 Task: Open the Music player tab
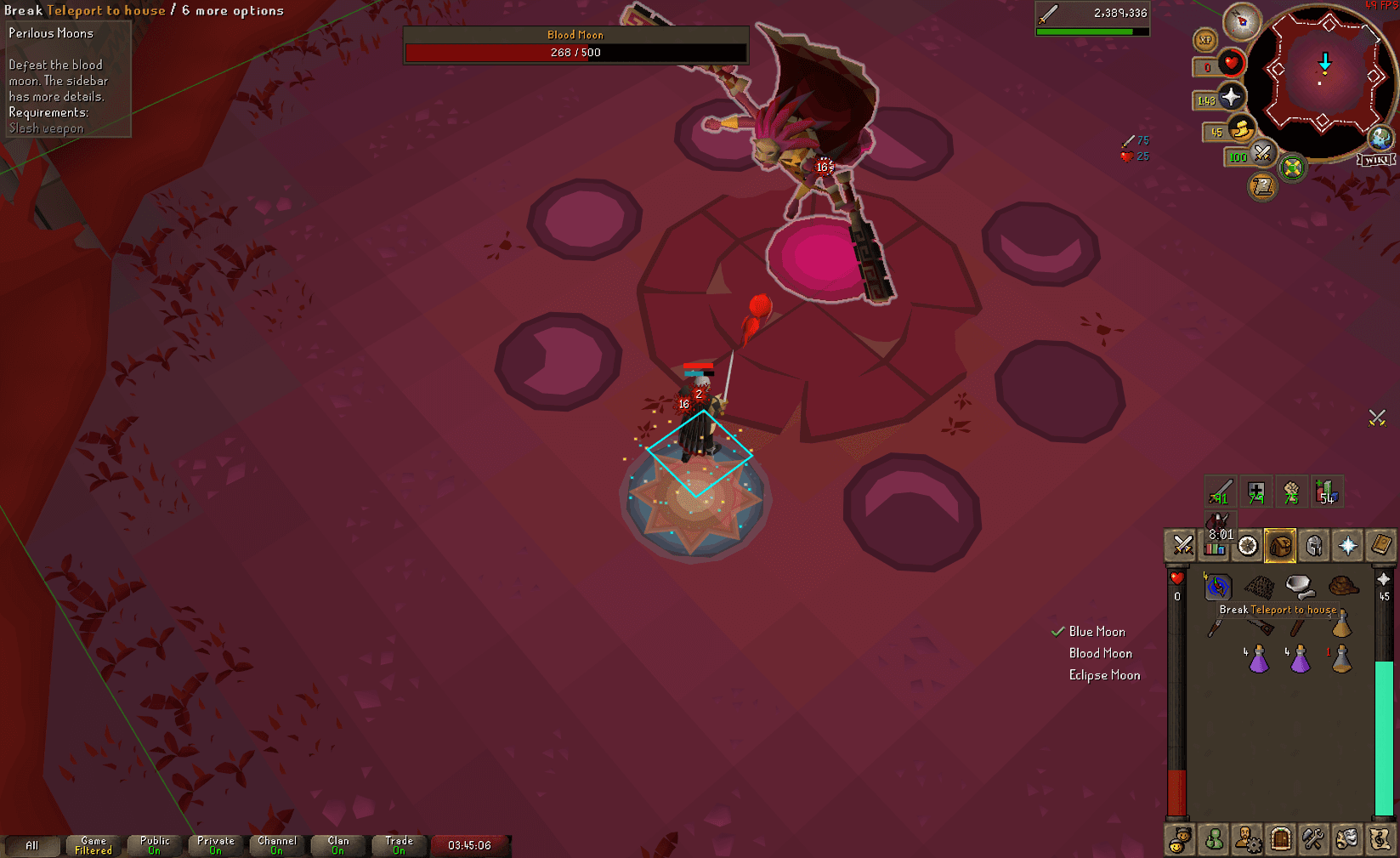[1380, 839]
